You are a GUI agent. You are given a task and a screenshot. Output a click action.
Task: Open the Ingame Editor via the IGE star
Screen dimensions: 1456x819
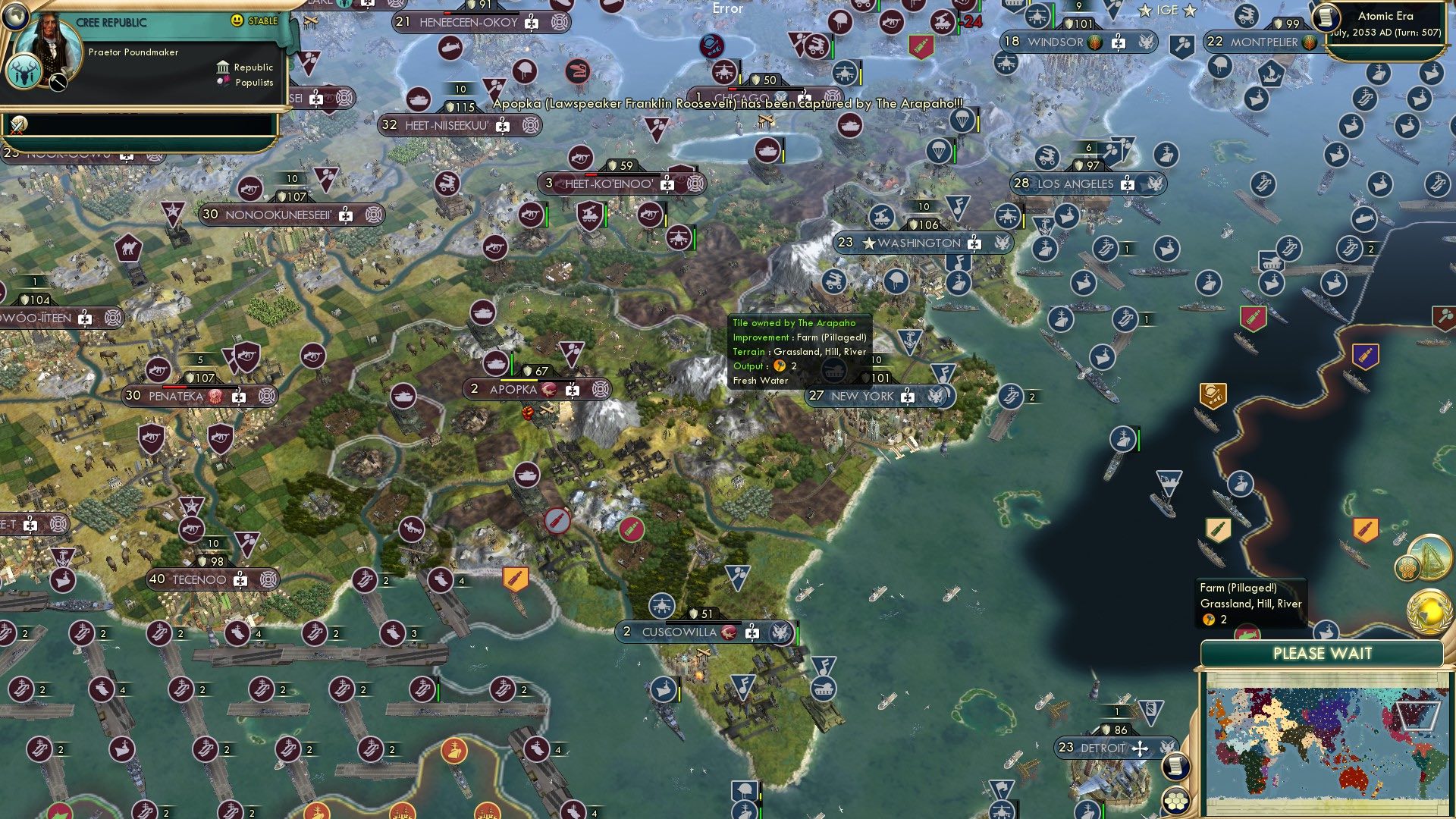coord(1167,10)
